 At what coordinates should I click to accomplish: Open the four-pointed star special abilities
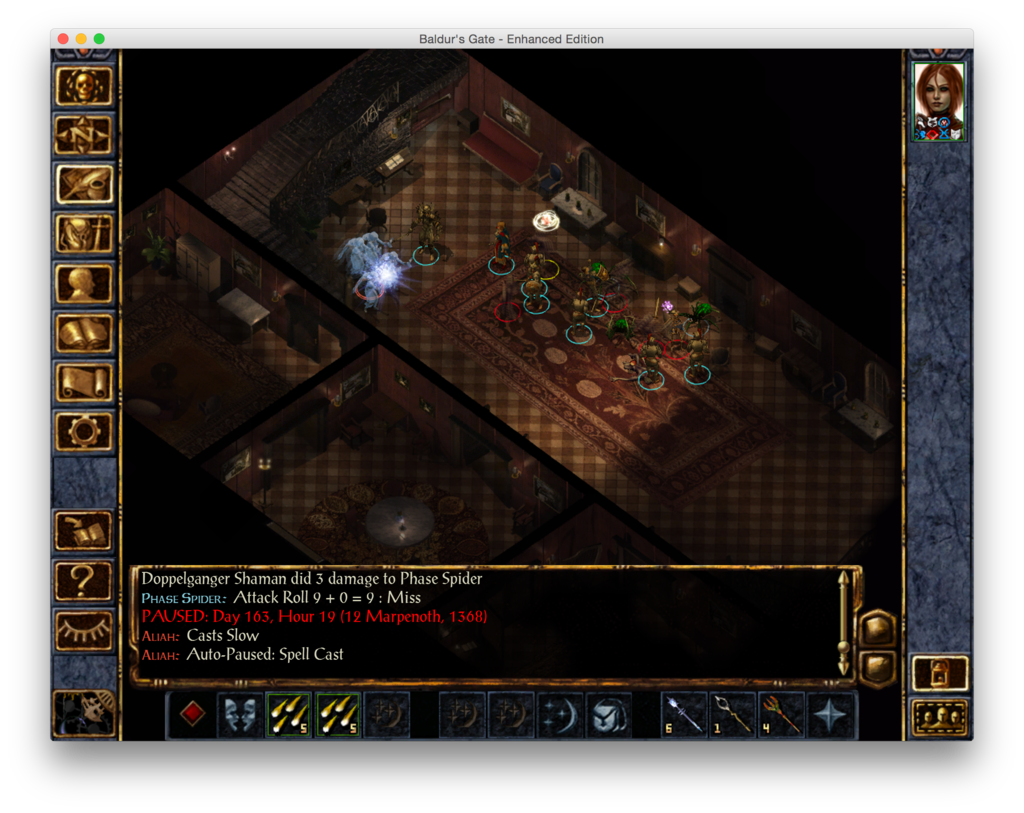tap(831, 715)
